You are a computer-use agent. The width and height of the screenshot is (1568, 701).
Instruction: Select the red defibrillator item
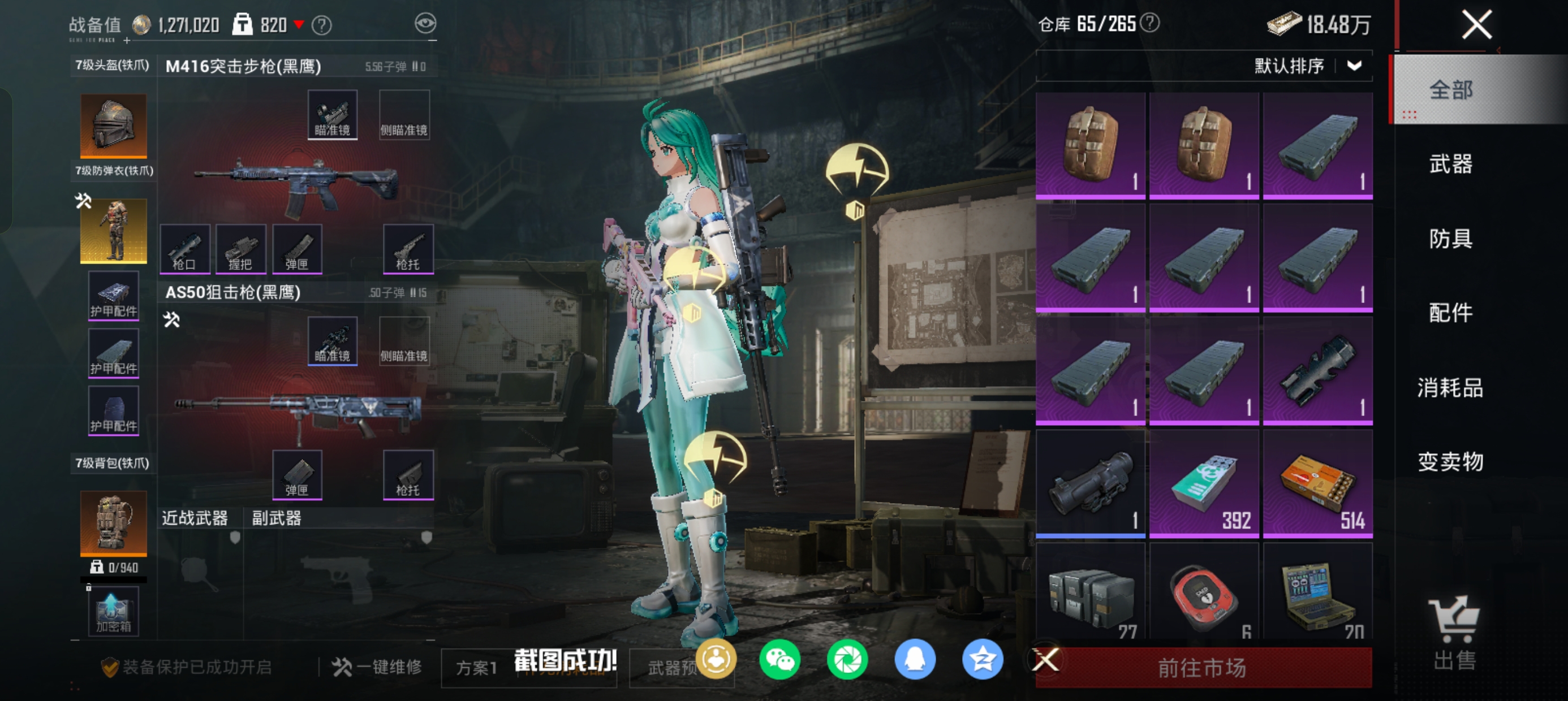(x=1204, y=593)
